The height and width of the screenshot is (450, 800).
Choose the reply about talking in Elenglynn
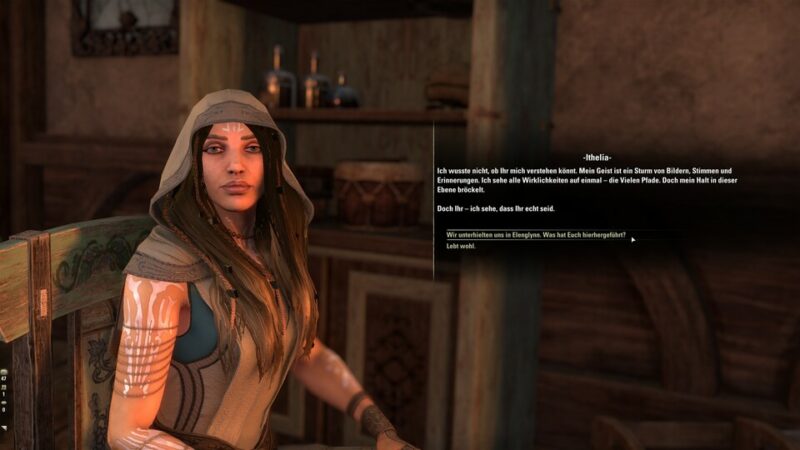[x=536, y=235]
